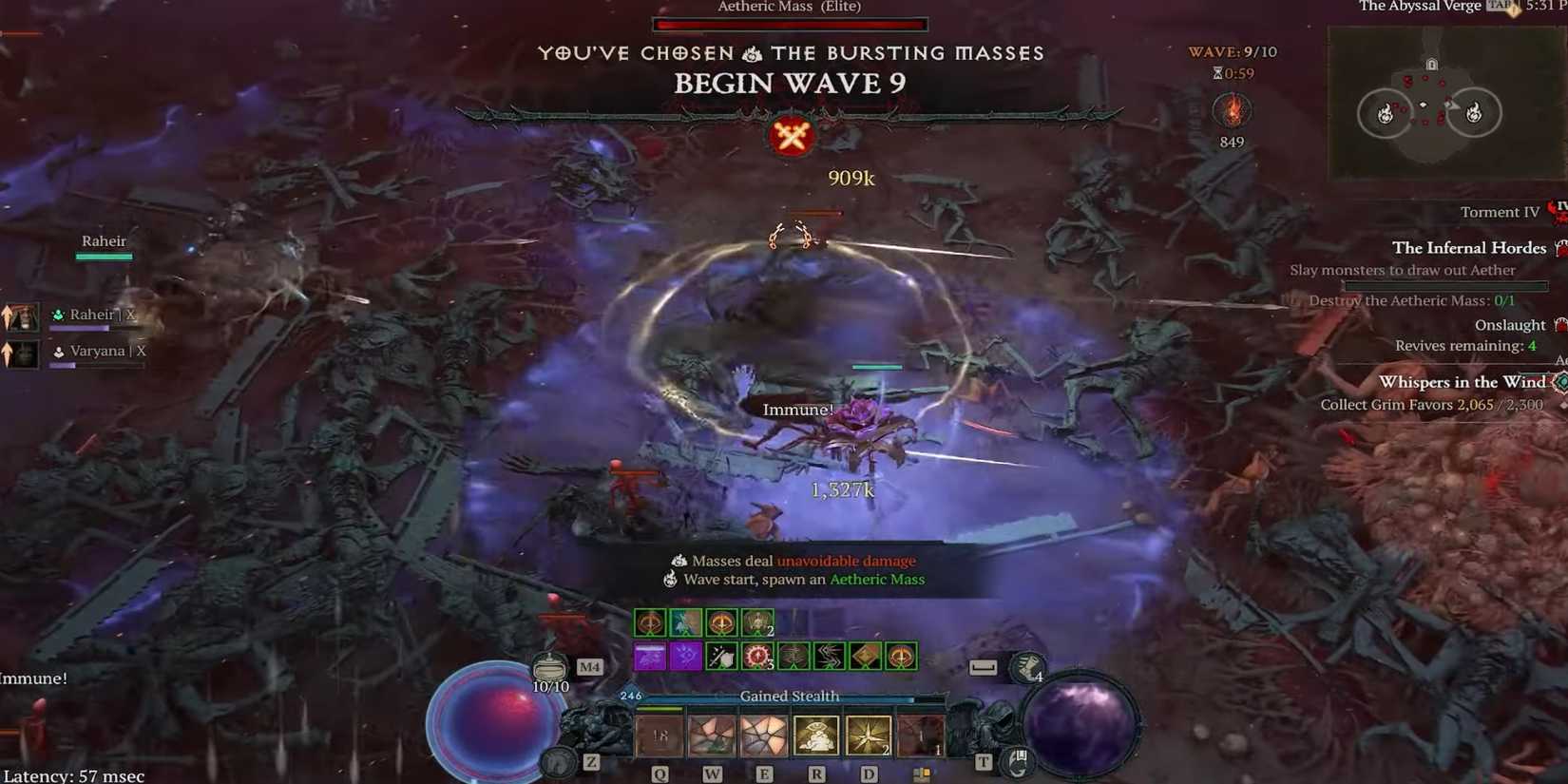The width and height of the screenshot is (1568, 784).
Task: Select the Whispers in the Wind quest entry
Action: tap(1463, 382)
